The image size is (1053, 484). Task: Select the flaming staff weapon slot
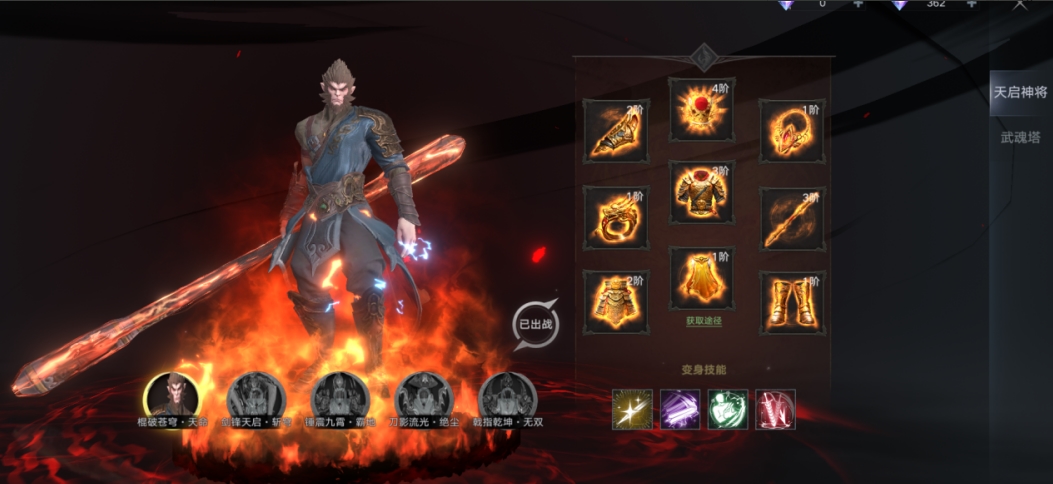791,218
